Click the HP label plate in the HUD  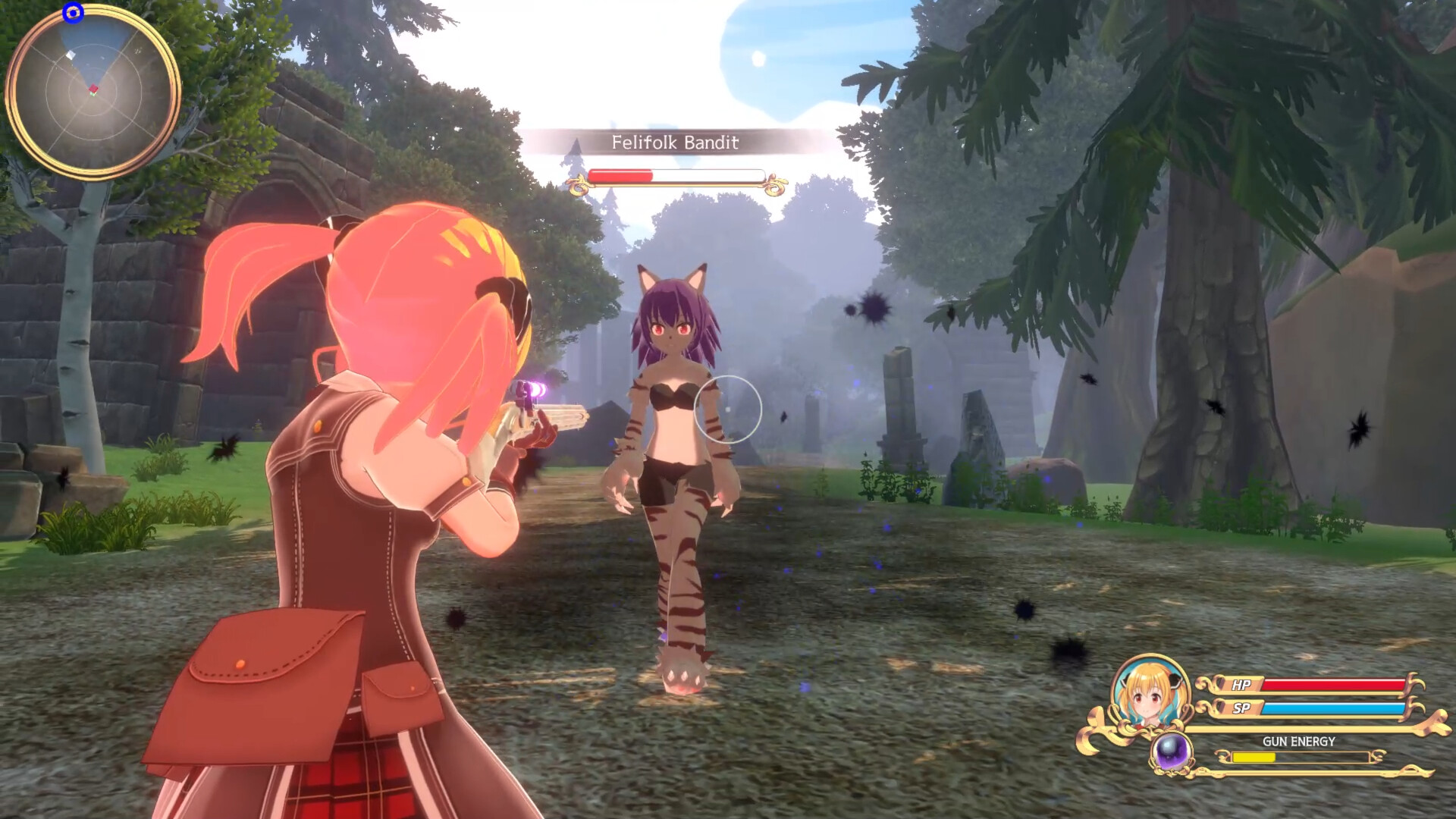pos(1241,685)
